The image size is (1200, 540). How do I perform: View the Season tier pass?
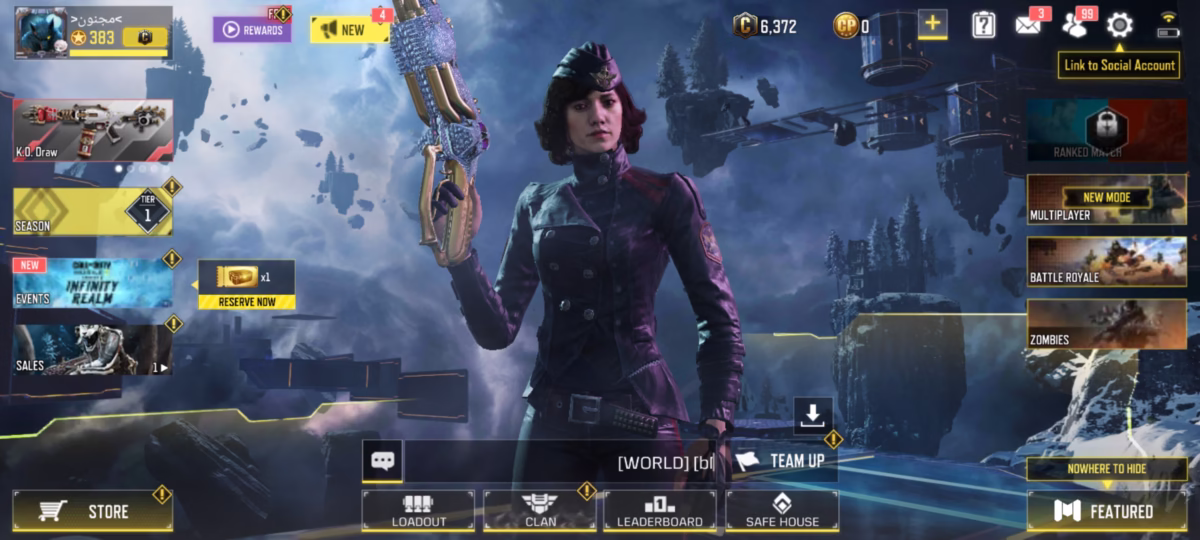92,212
